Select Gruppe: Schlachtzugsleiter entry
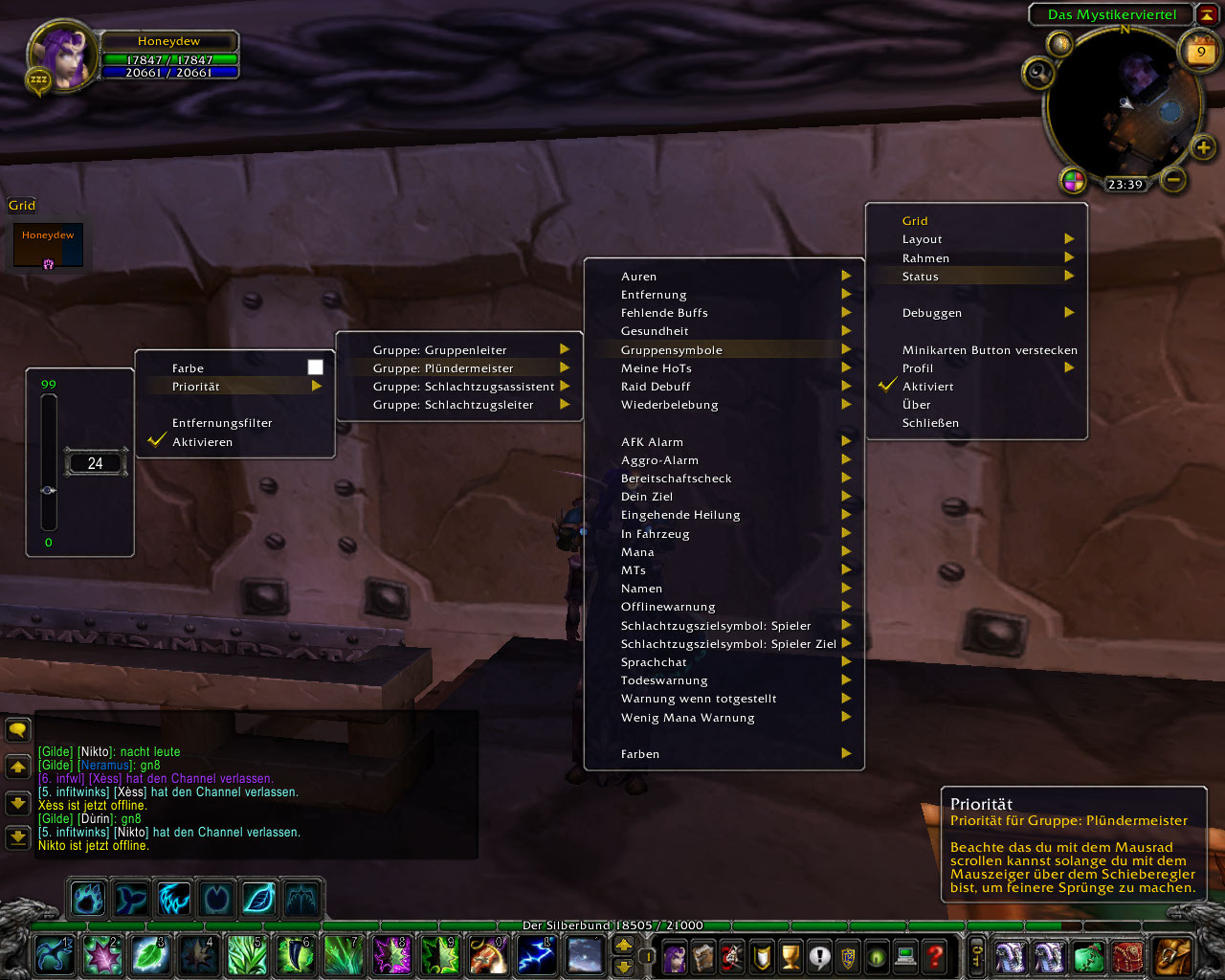1225x980 pixels. click(454, 405)
